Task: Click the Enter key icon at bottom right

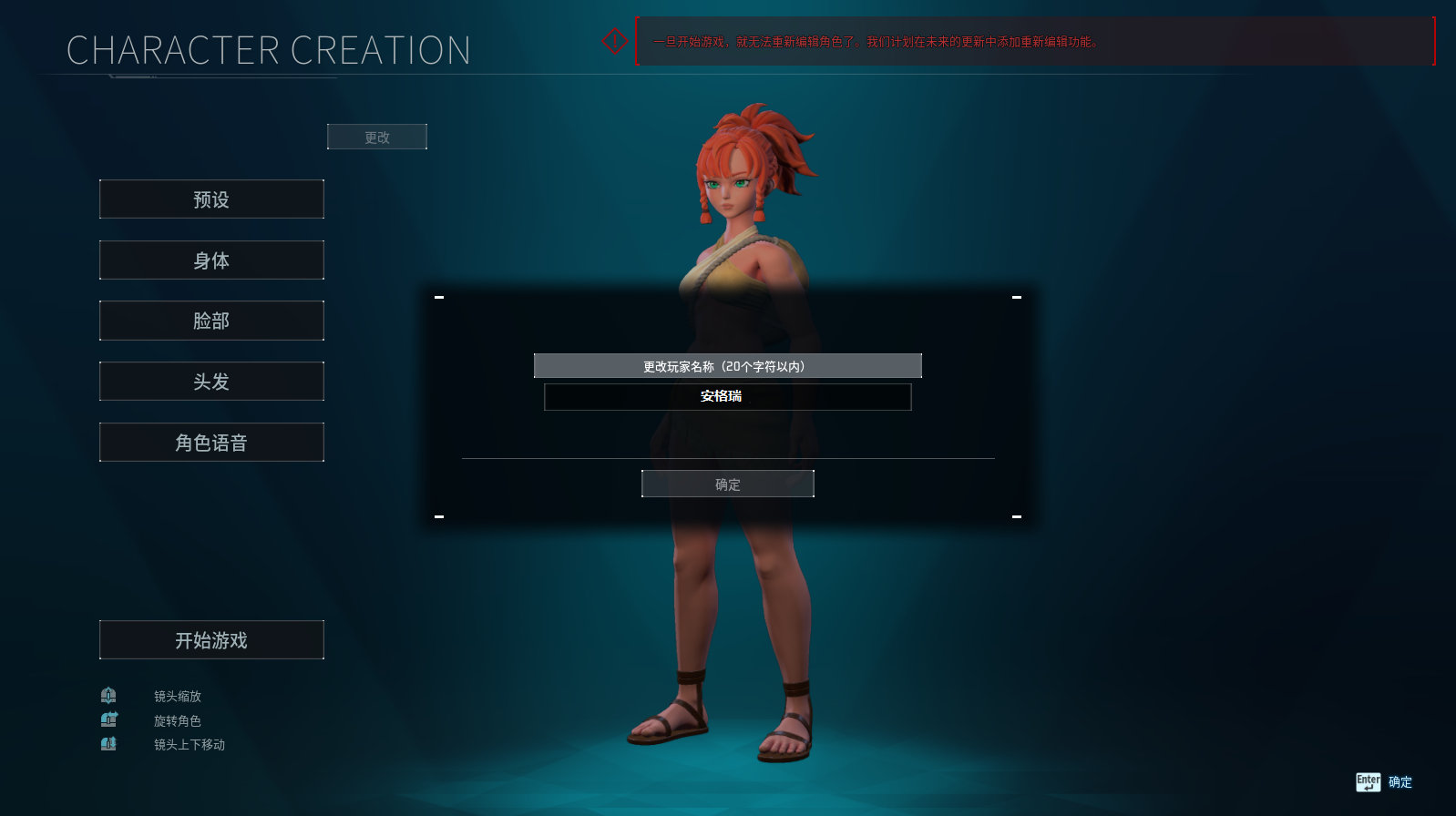Action: point(1368,781)
